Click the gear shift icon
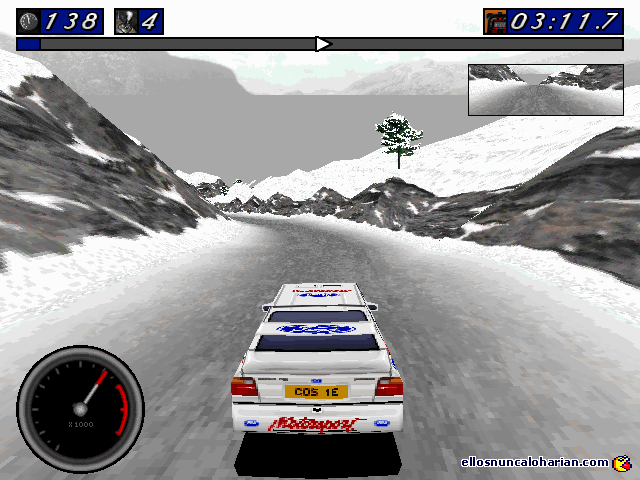Image resolution: width=640 pixels, height=480 pixels. 127,21
